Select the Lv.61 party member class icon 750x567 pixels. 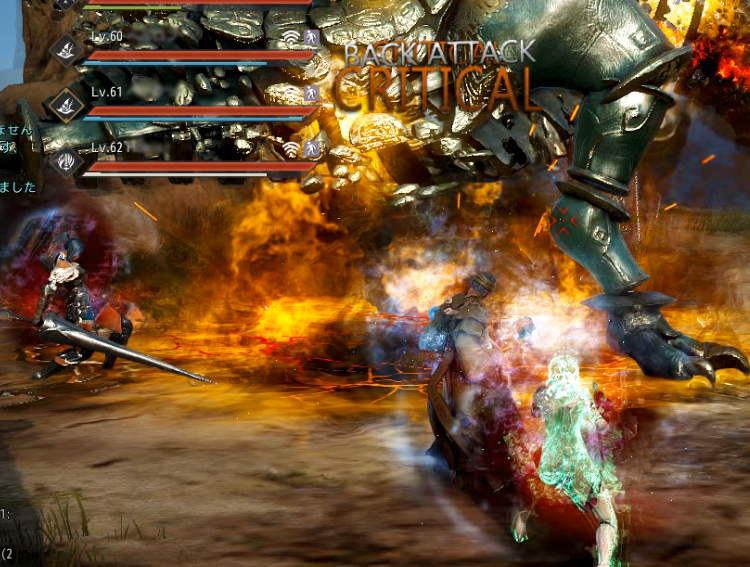pyautogui.click(x=66, y=104)
